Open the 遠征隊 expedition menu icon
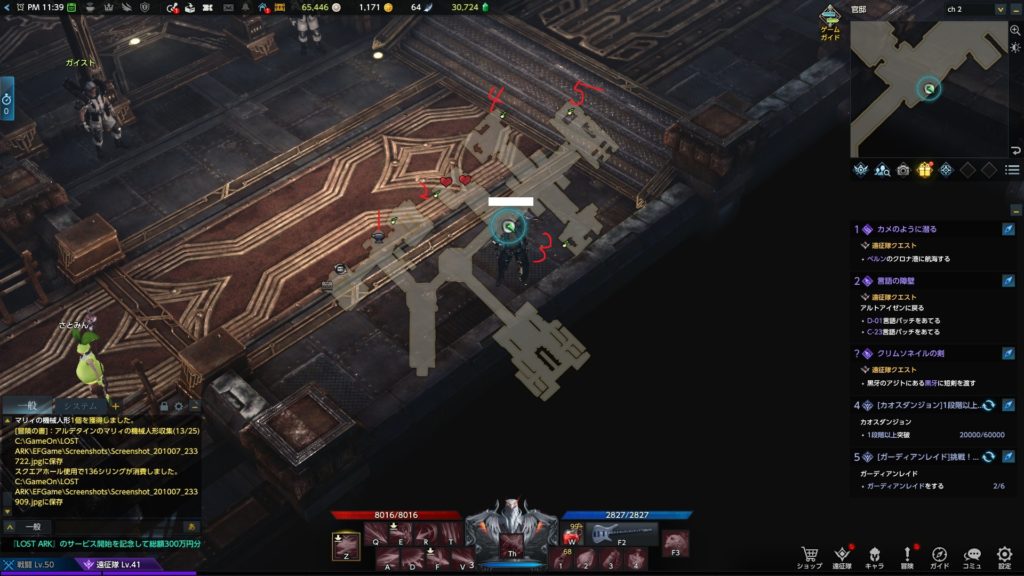The width and height of the screenshot is (1024, 576). [x=842, y=555]
